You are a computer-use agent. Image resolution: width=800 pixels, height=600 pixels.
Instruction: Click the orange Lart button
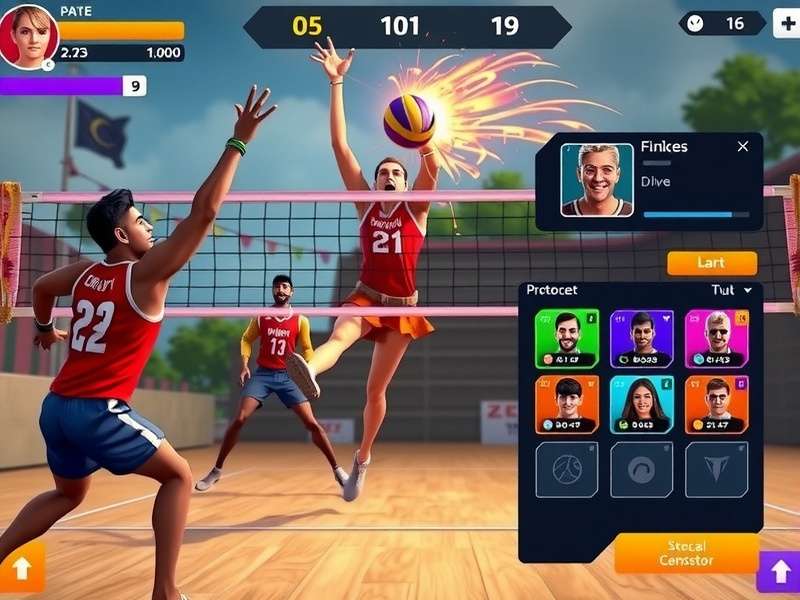[712, 263]
